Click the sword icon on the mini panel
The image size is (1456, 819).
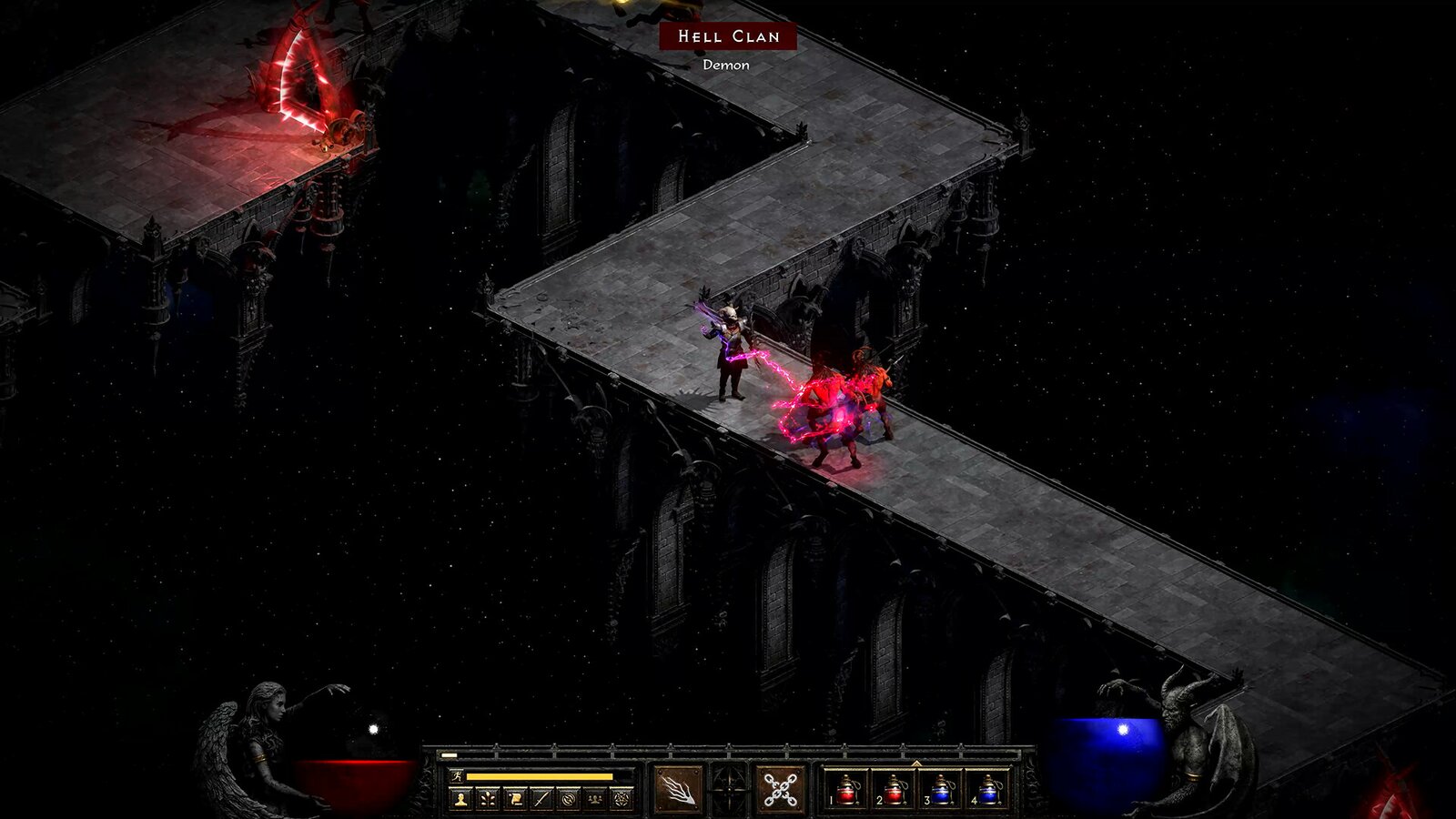[x=543, y=798]
